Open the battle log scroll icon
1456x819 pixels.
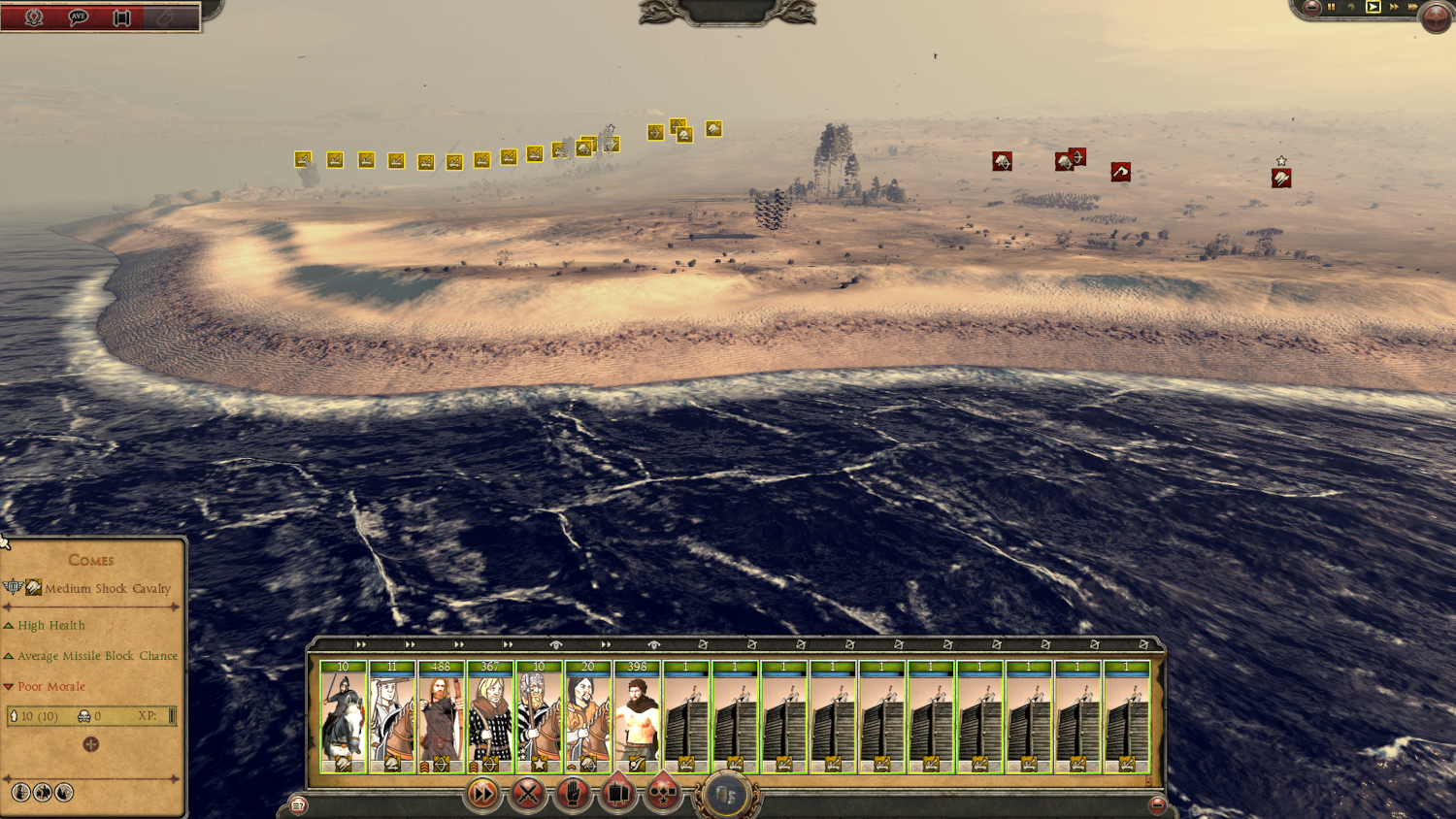121,17
